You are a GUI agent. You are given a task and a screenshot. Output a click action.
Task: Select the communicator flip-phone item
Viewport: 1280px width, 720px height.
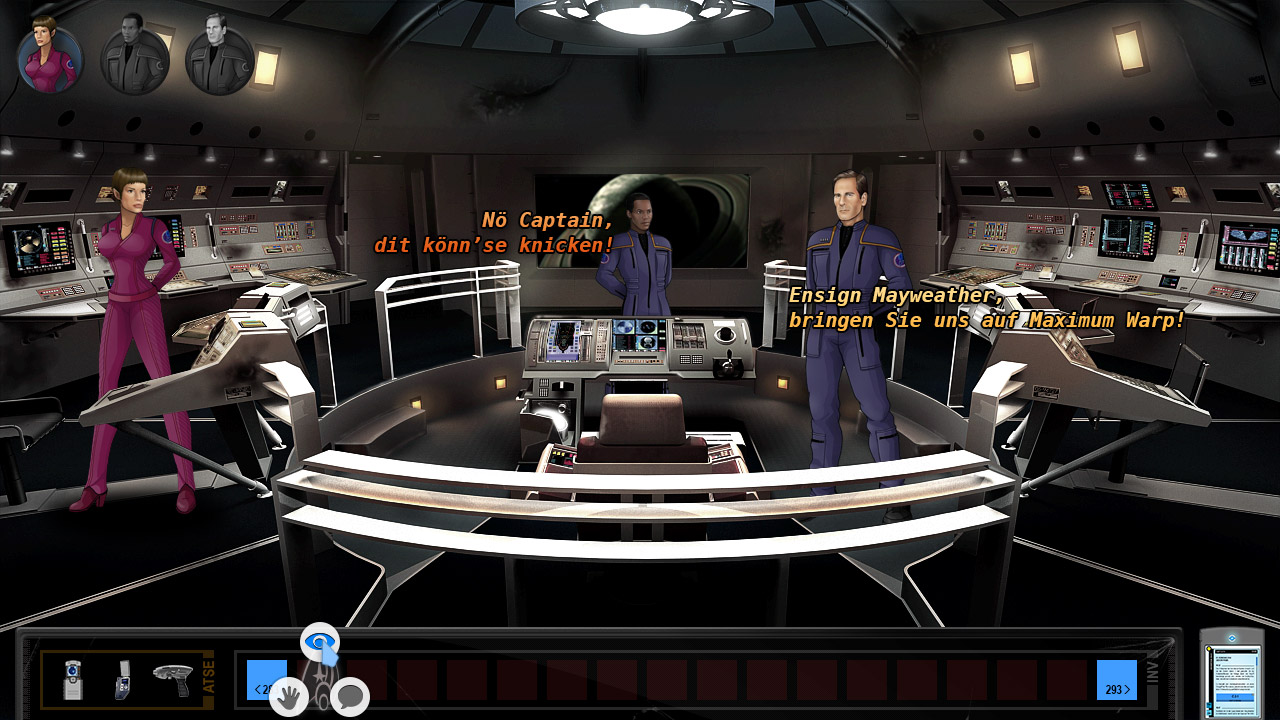click(120, 680)
